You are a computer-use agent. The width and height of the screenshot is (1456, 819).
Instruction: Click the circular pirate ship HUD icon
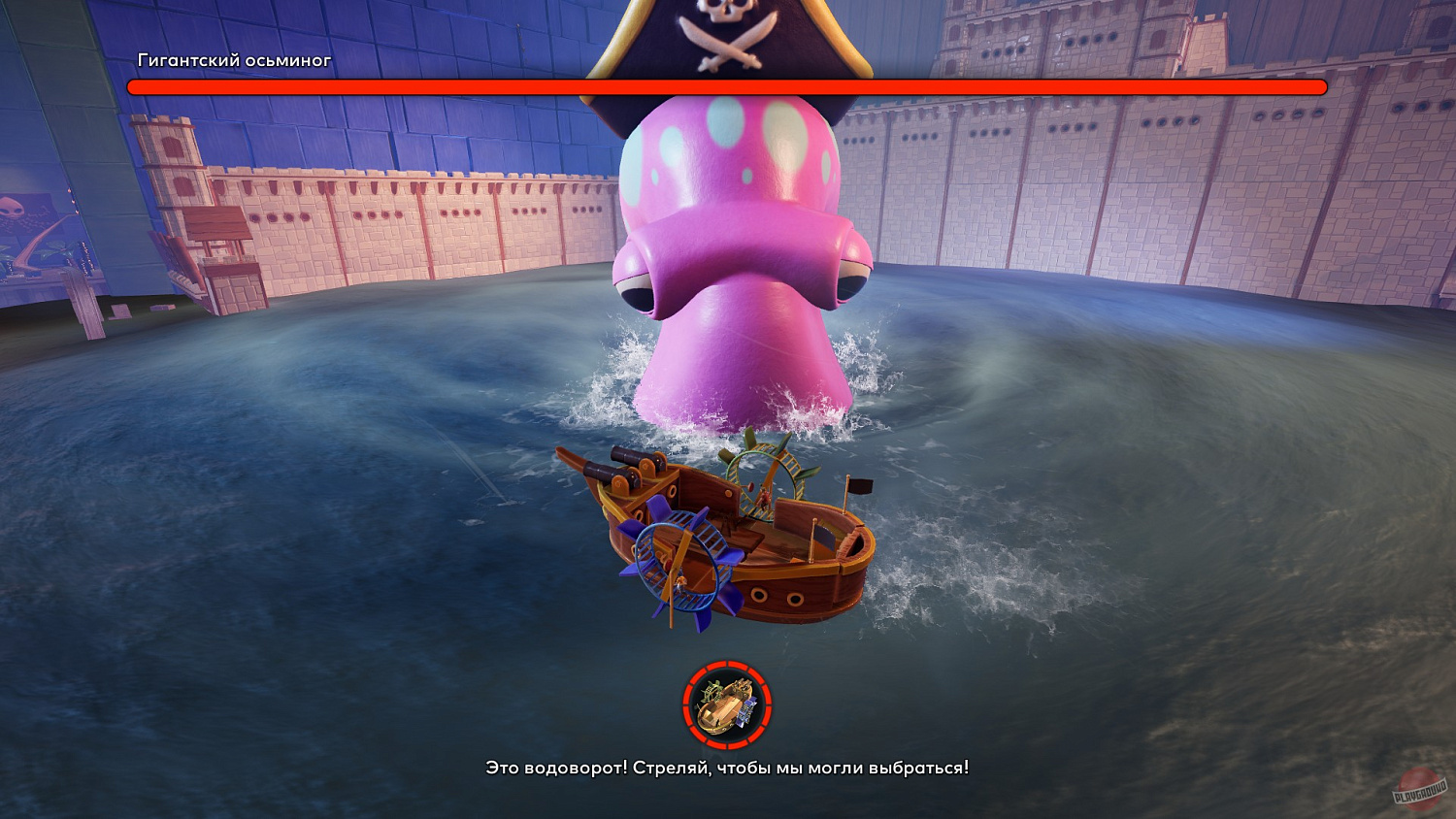point(727,705)
